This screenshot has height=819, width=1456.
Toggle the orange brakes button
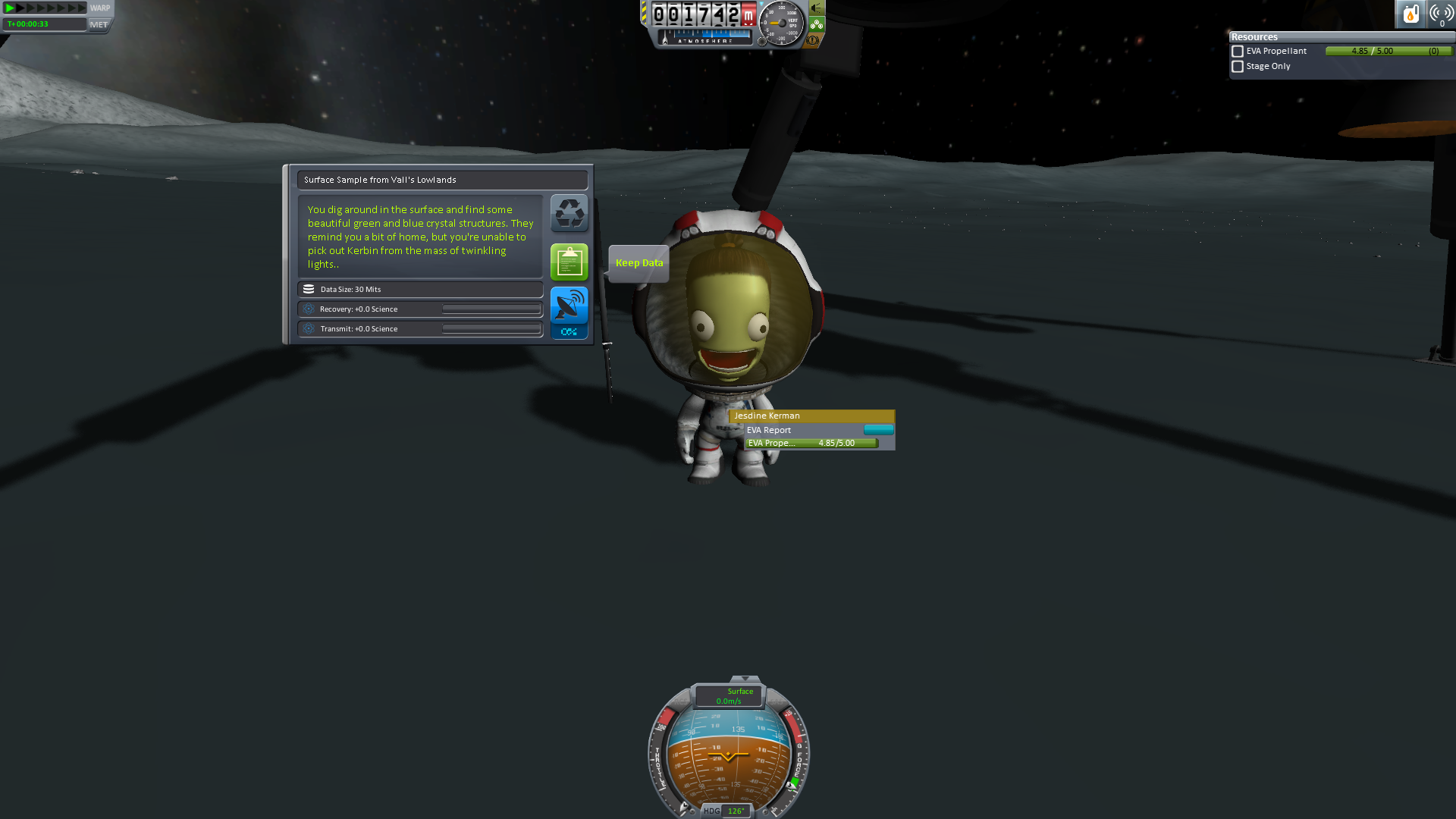coord(814,40)
